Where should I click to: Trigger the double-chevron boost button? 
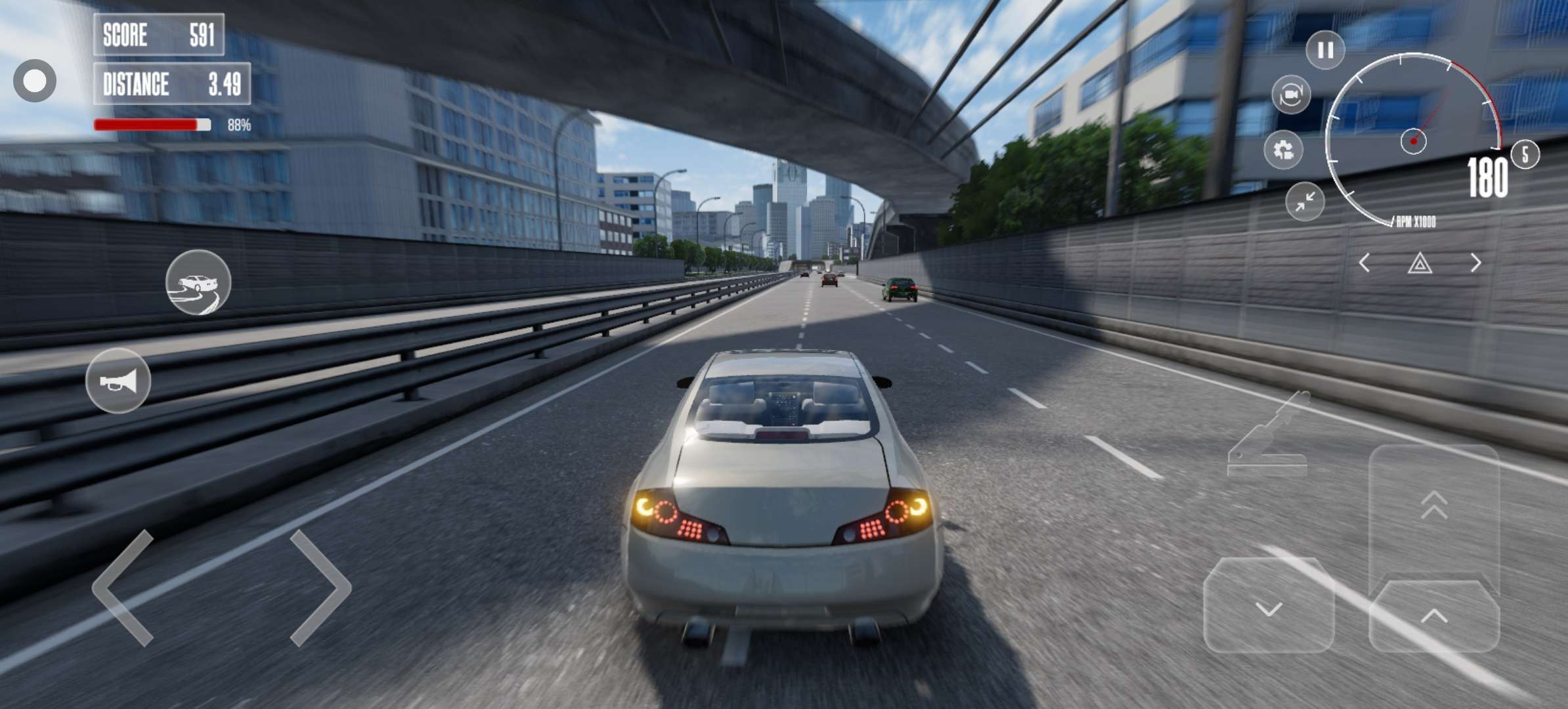pos(1434,505)
